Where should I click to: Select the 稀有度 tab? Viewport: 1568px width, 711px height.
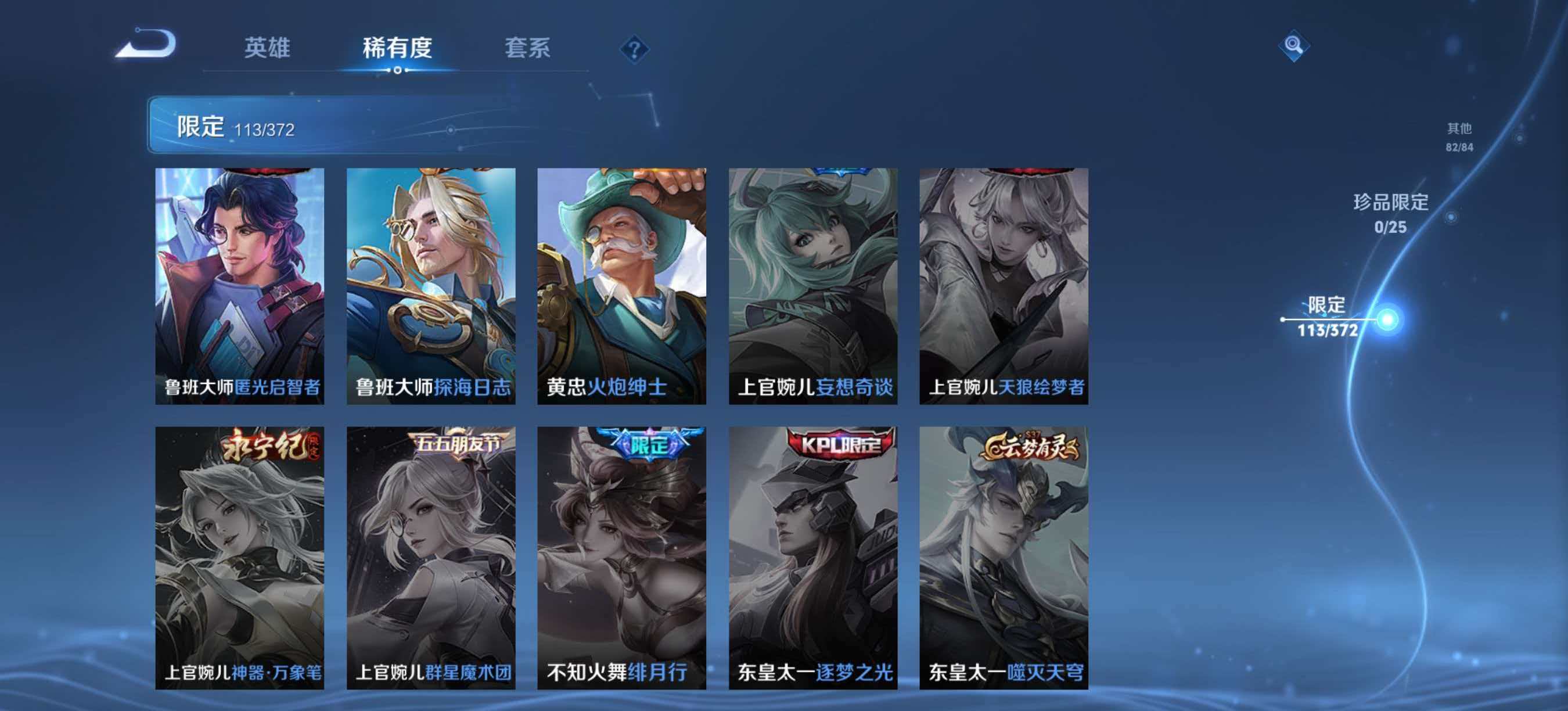point(397,49)
